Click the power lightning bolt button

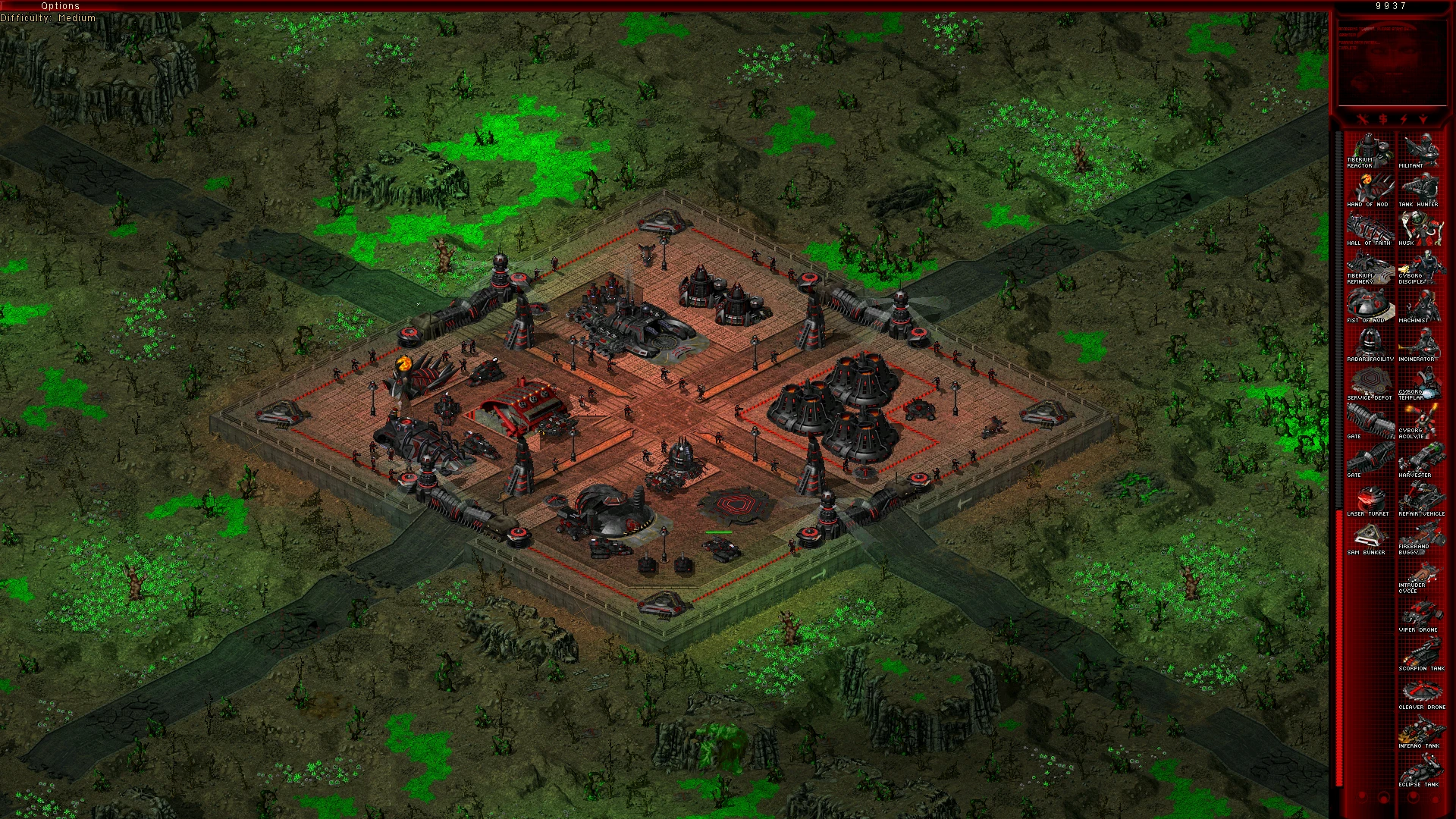click(x=1403, y=119)
